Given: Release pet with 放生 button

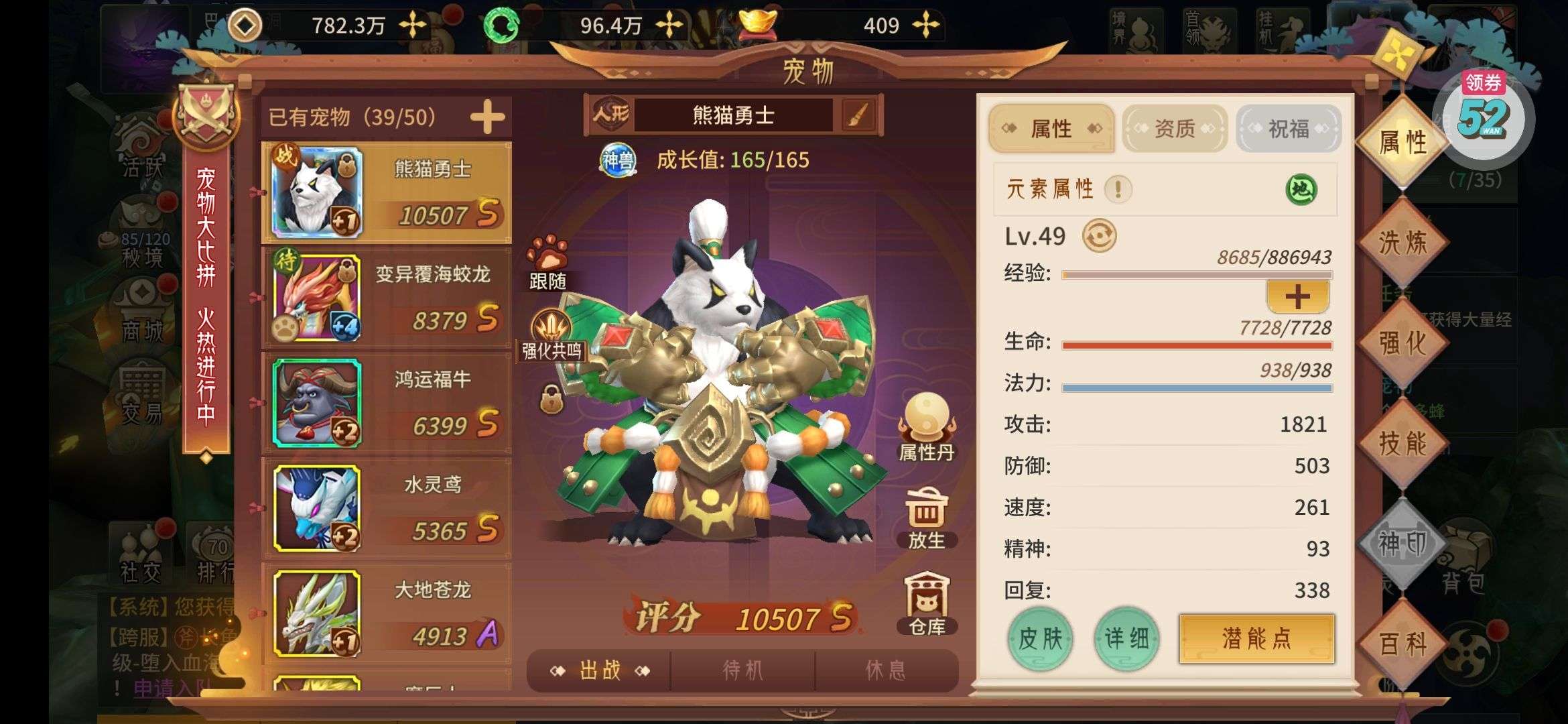Looking at the screenshot, I should point(926,518).
